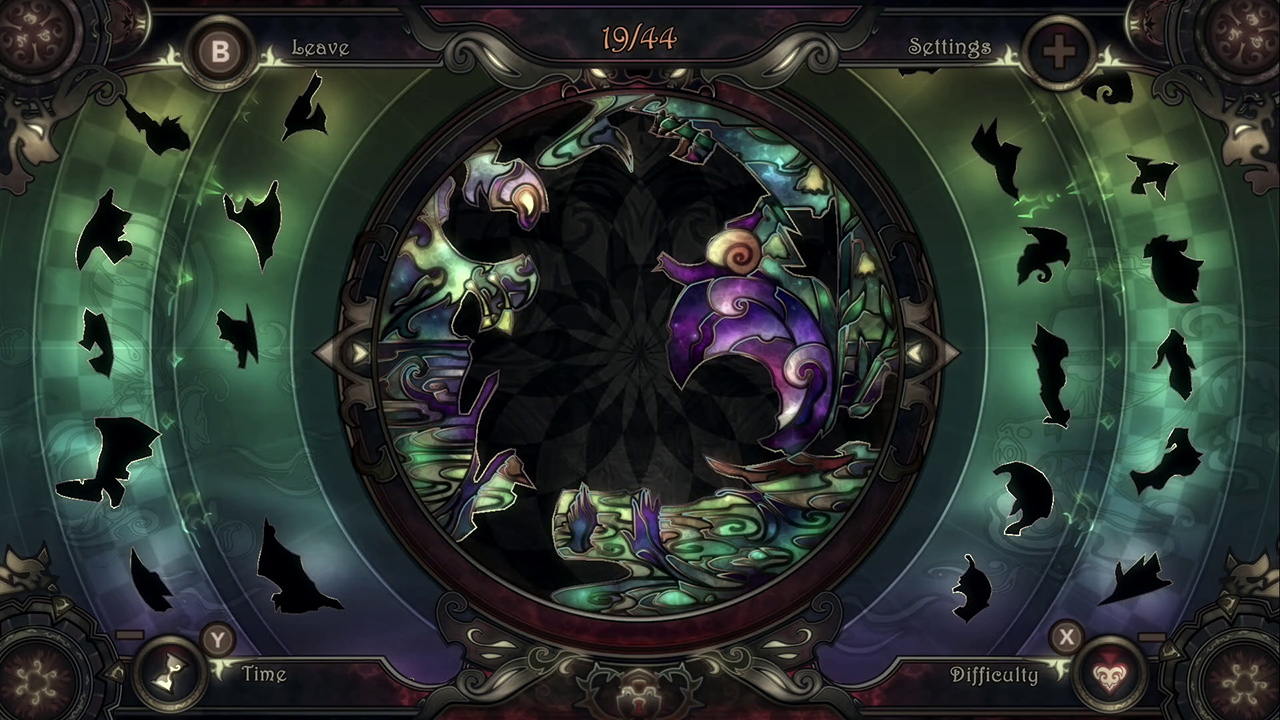1280x720 pixels.
Task: Toggle difficulty using the heart icon
Action: (x=1110, y=674)
